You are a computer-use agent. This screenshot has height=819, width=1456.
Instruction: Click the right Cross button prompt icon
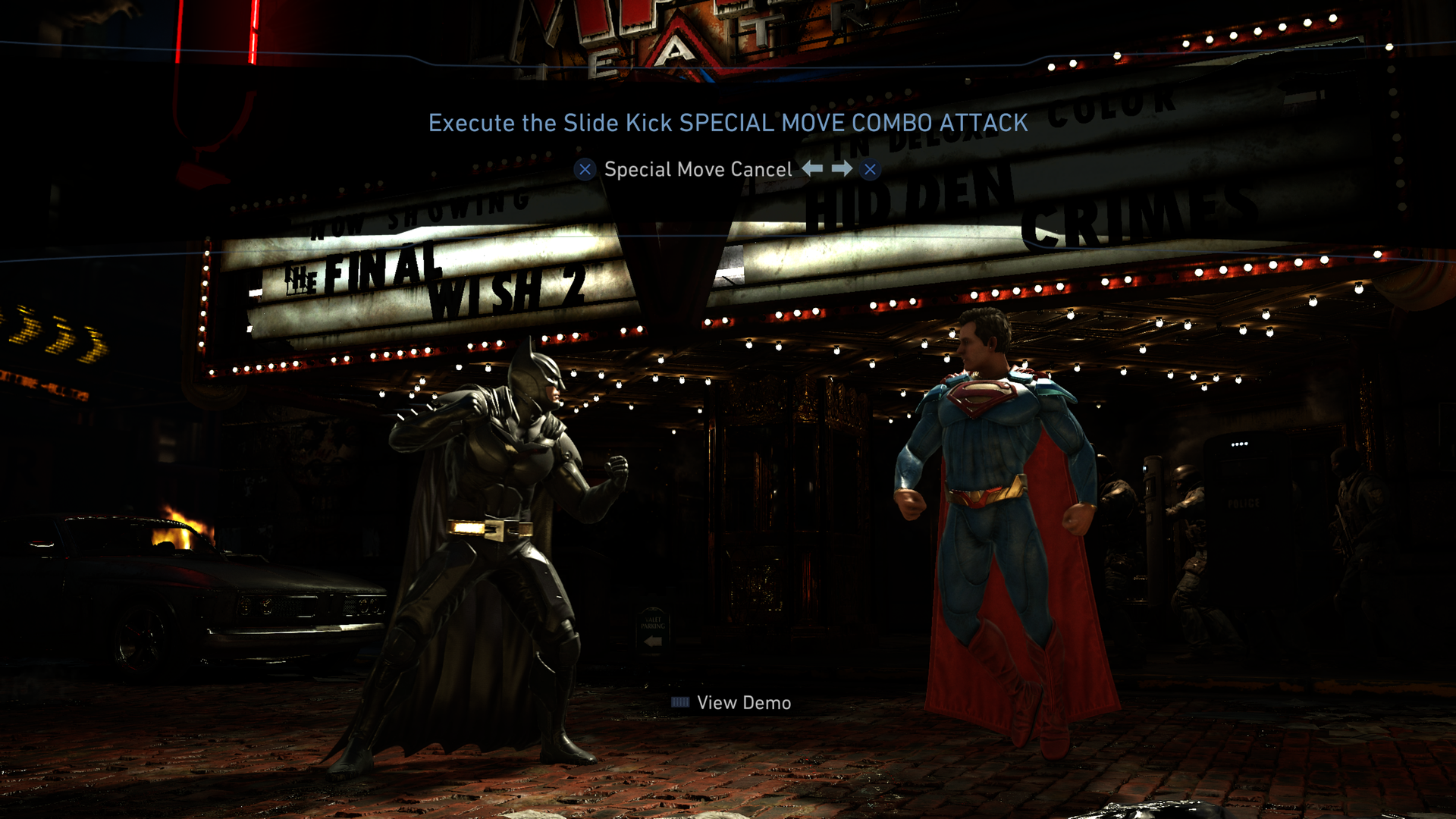869,170
